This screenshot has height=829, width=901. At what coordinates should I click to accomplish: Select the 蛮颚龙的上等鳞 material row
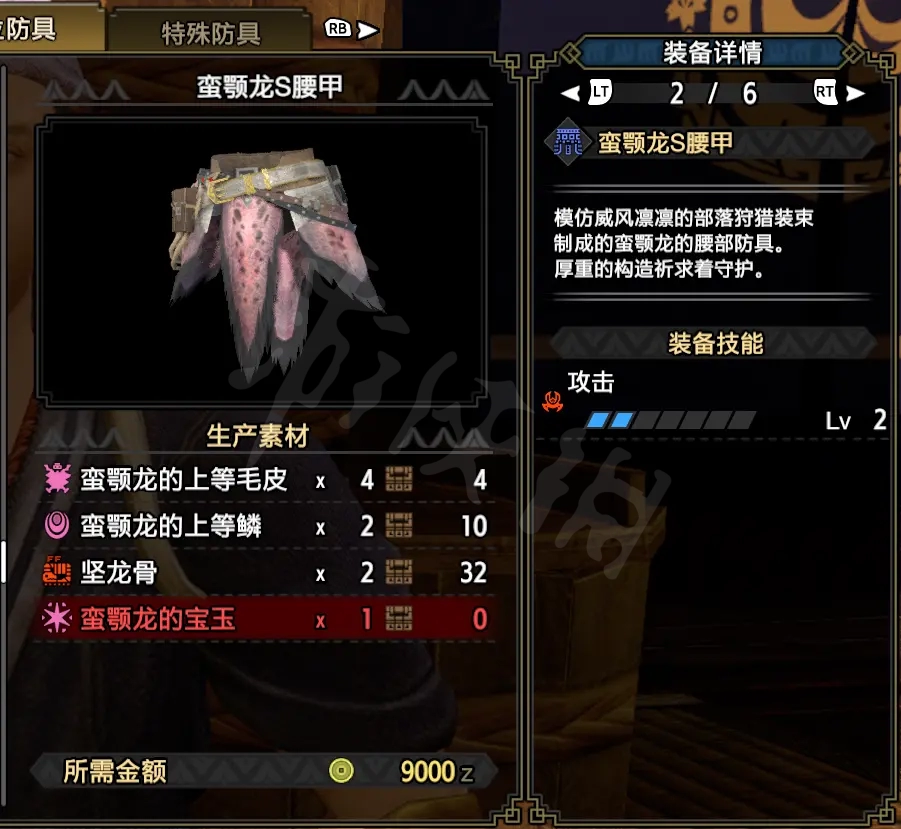[265, 526]
